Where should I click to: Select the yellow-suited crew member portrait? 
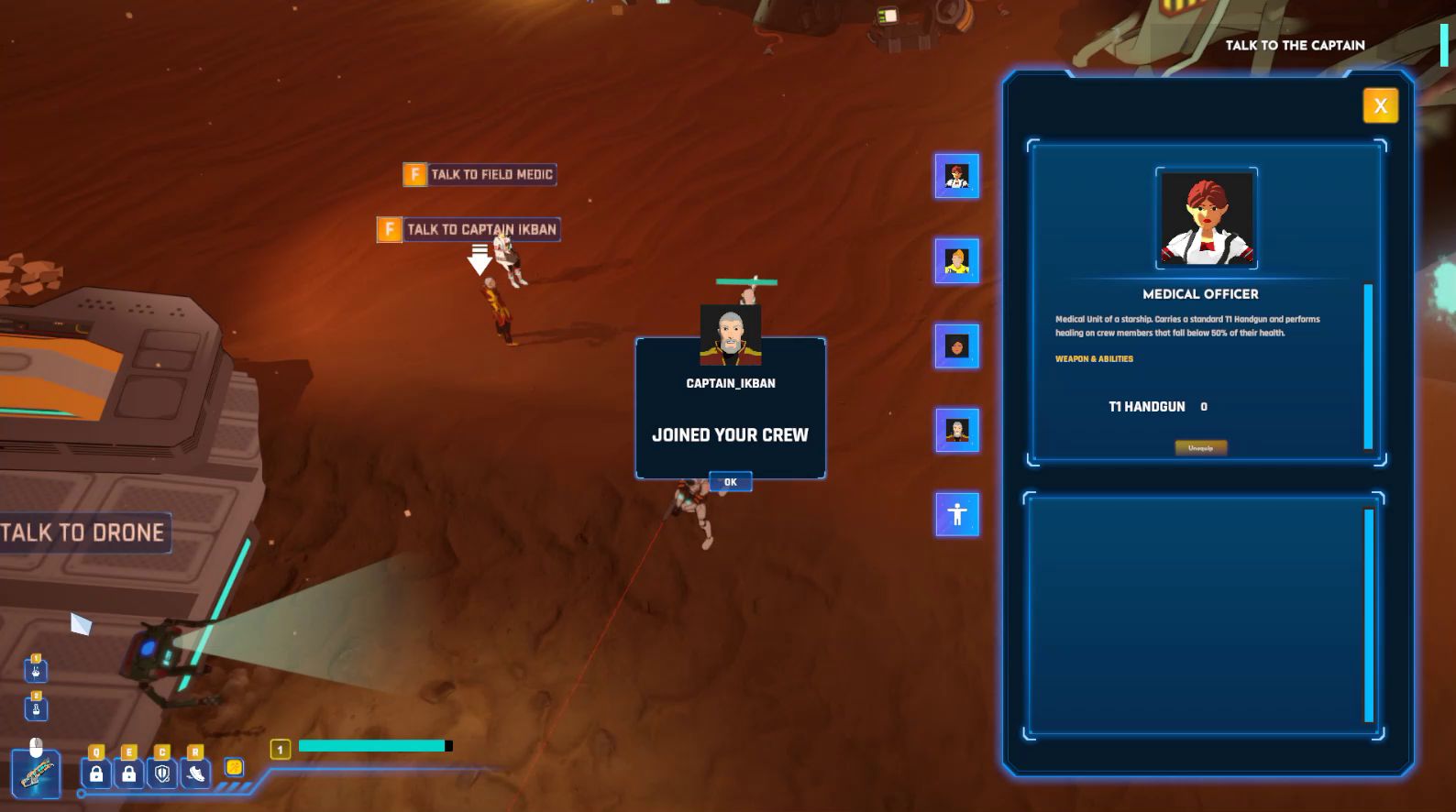(956, 261)
